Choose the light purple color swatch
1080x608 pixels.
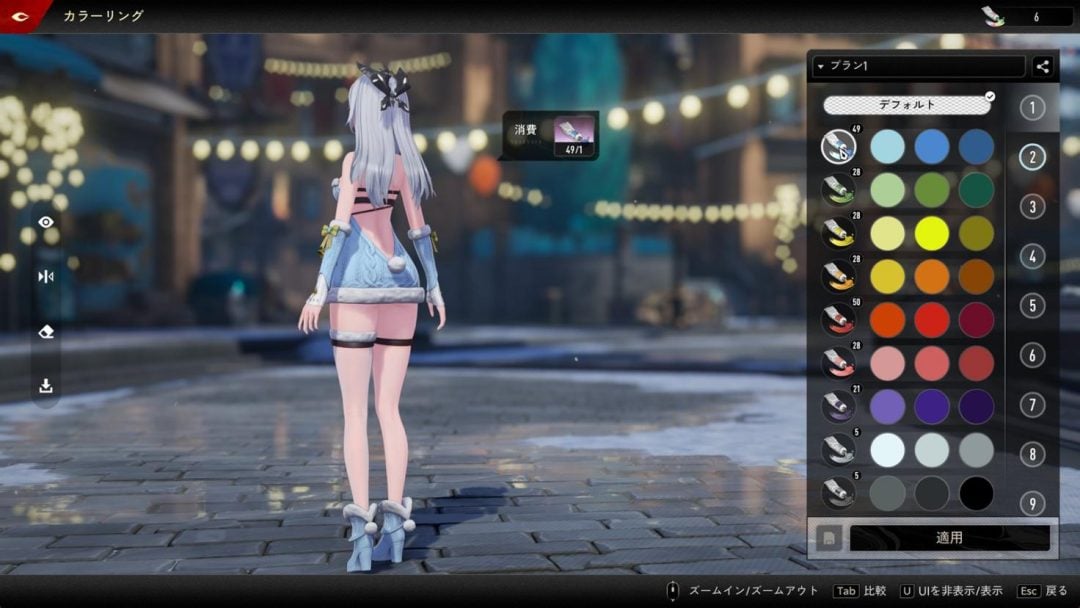[887, 406]
